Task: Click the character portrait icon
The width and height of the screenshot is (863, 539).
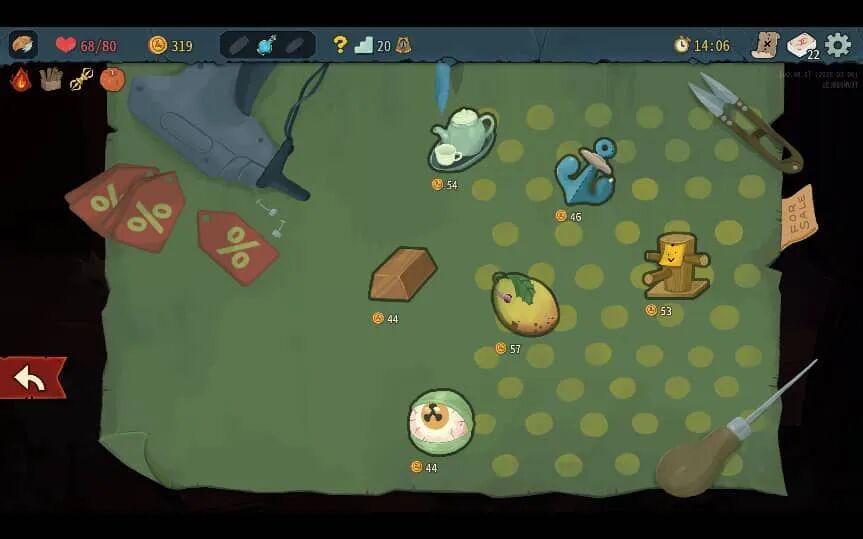Action: pos(23,45)
